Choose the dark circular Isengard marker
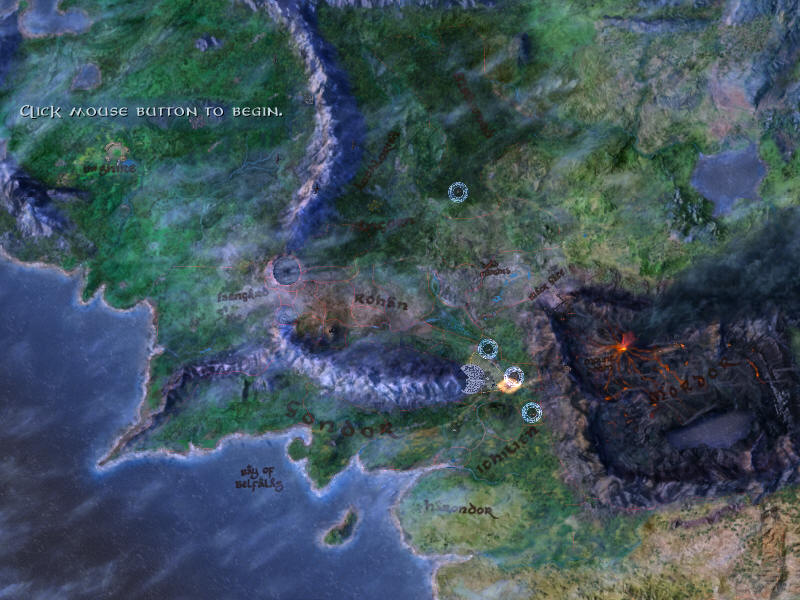The width and height of the screenshot is (800, 600). point(288,270)
